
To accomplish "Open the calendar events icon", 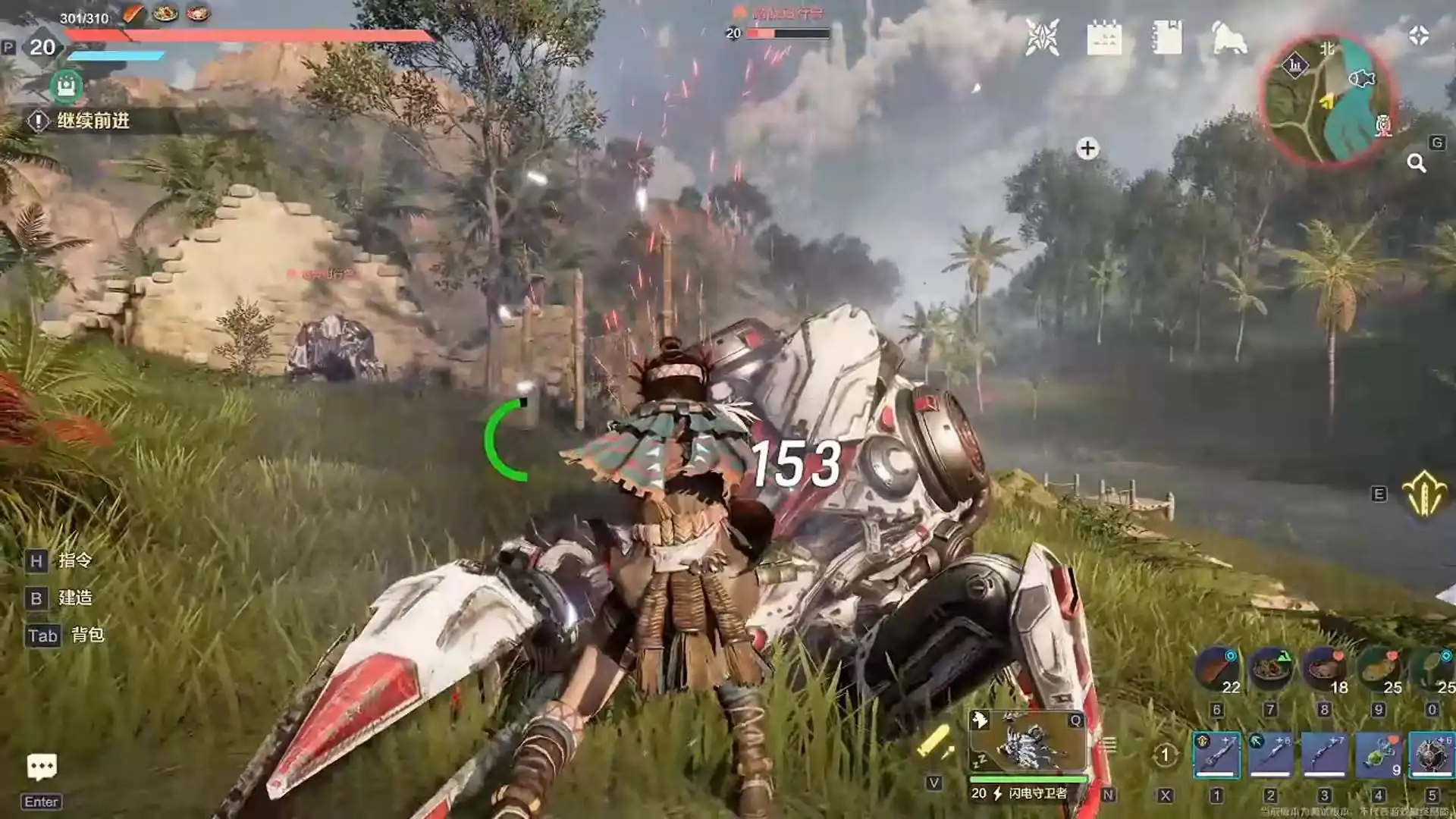I will [1103, 37].
